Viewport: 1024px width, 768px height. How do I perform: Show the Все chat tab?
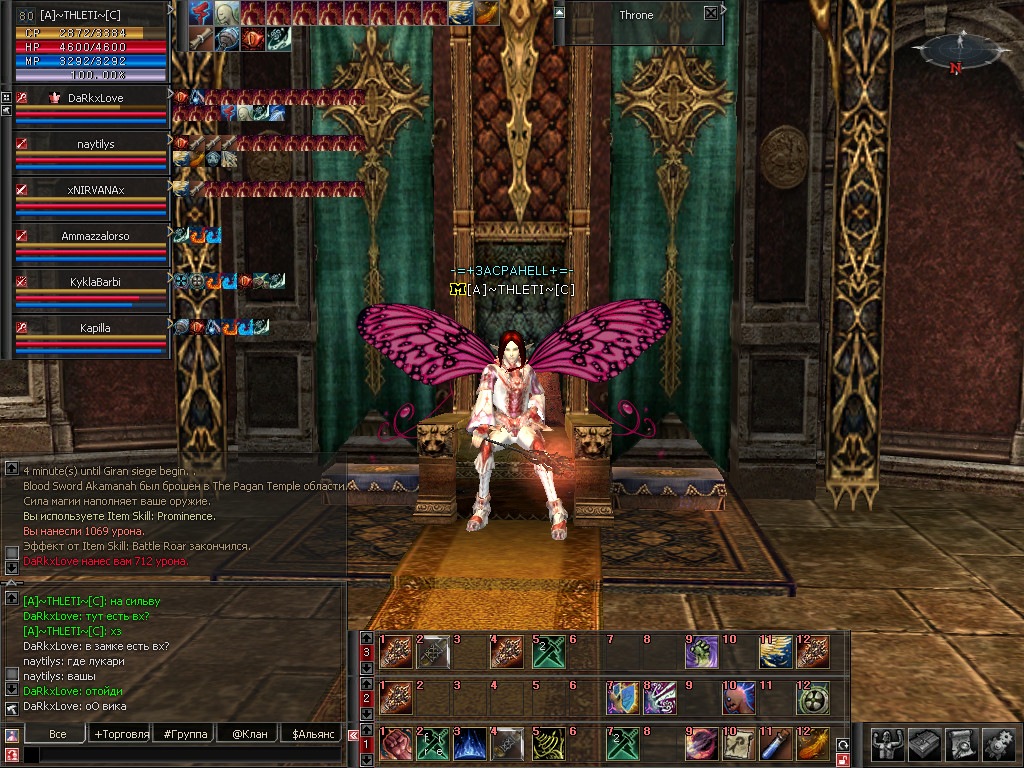57,734
